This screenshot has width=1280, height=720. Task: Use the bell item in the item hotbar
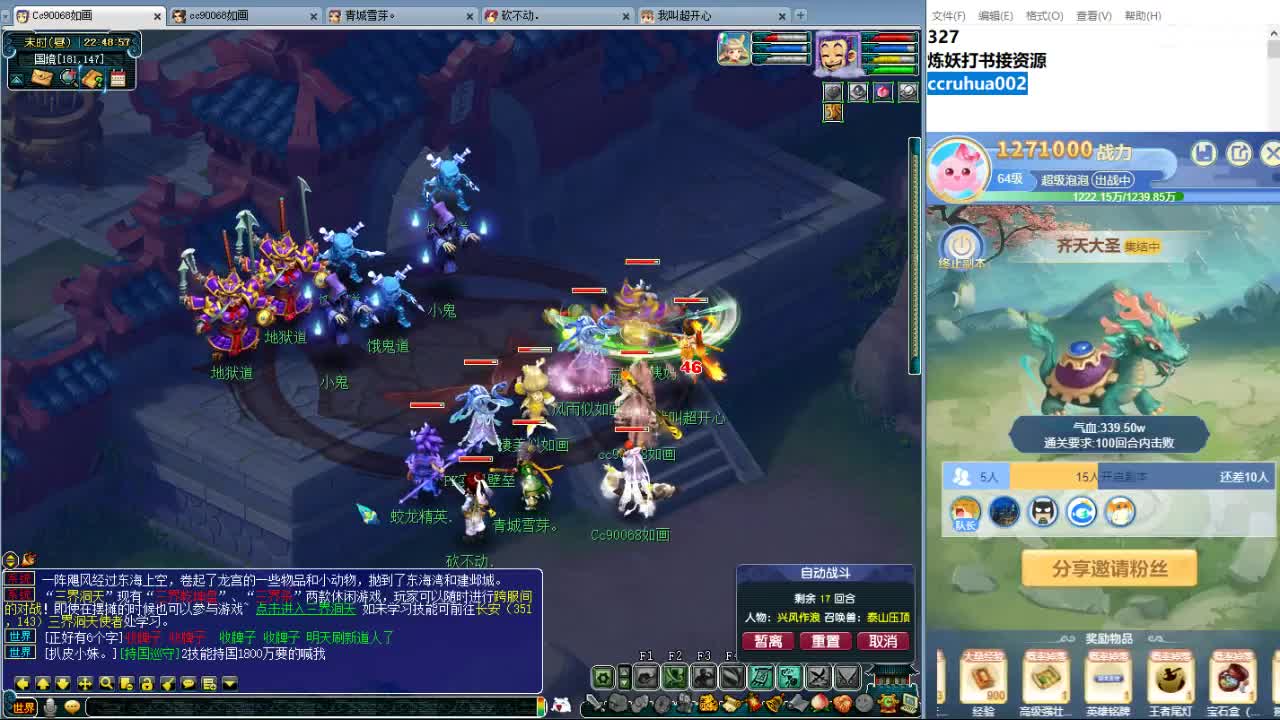pyautogui.click(x=775, y=704)
